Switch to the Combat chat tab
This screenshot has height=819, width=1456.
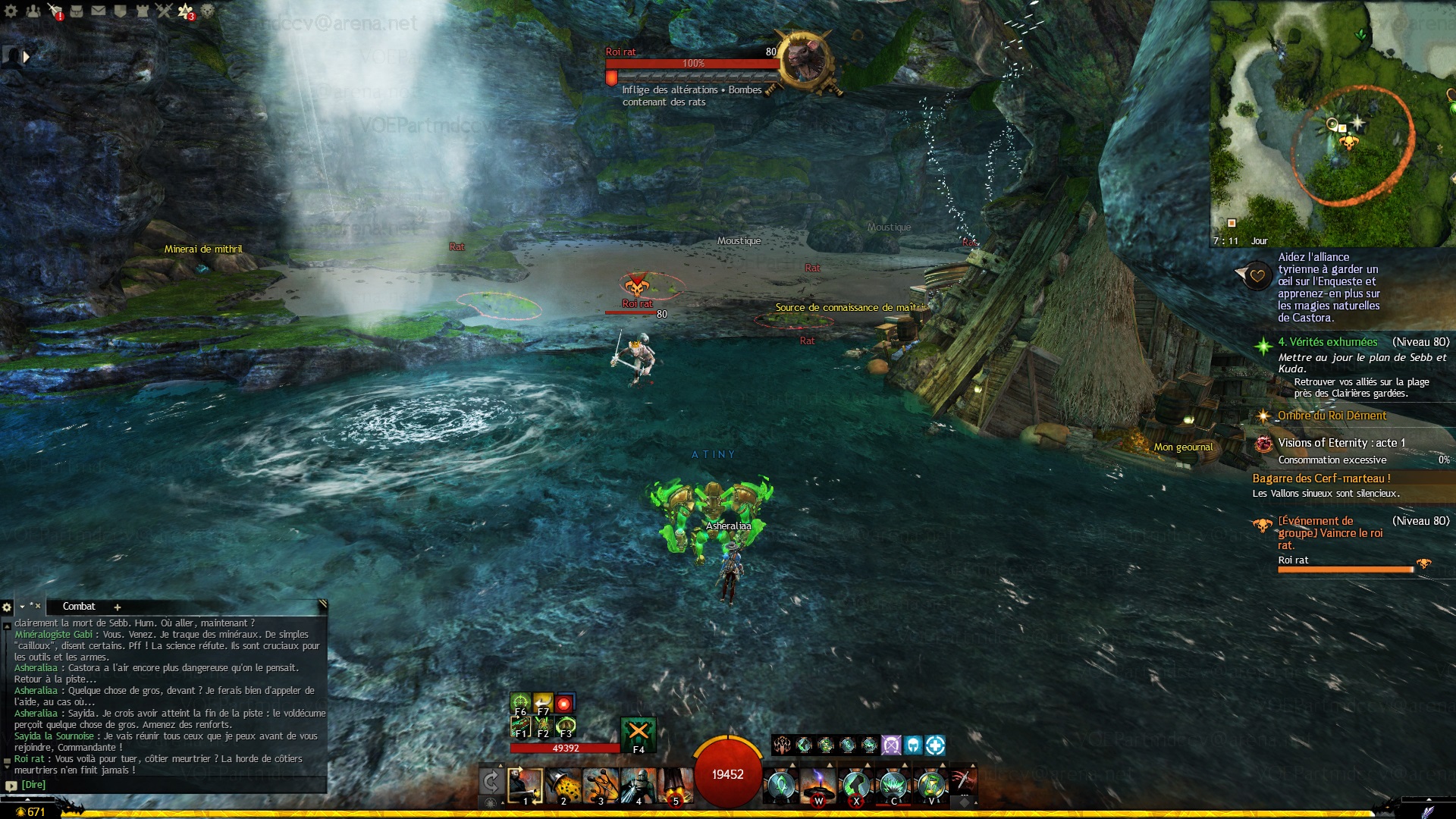tap(79, 607)
